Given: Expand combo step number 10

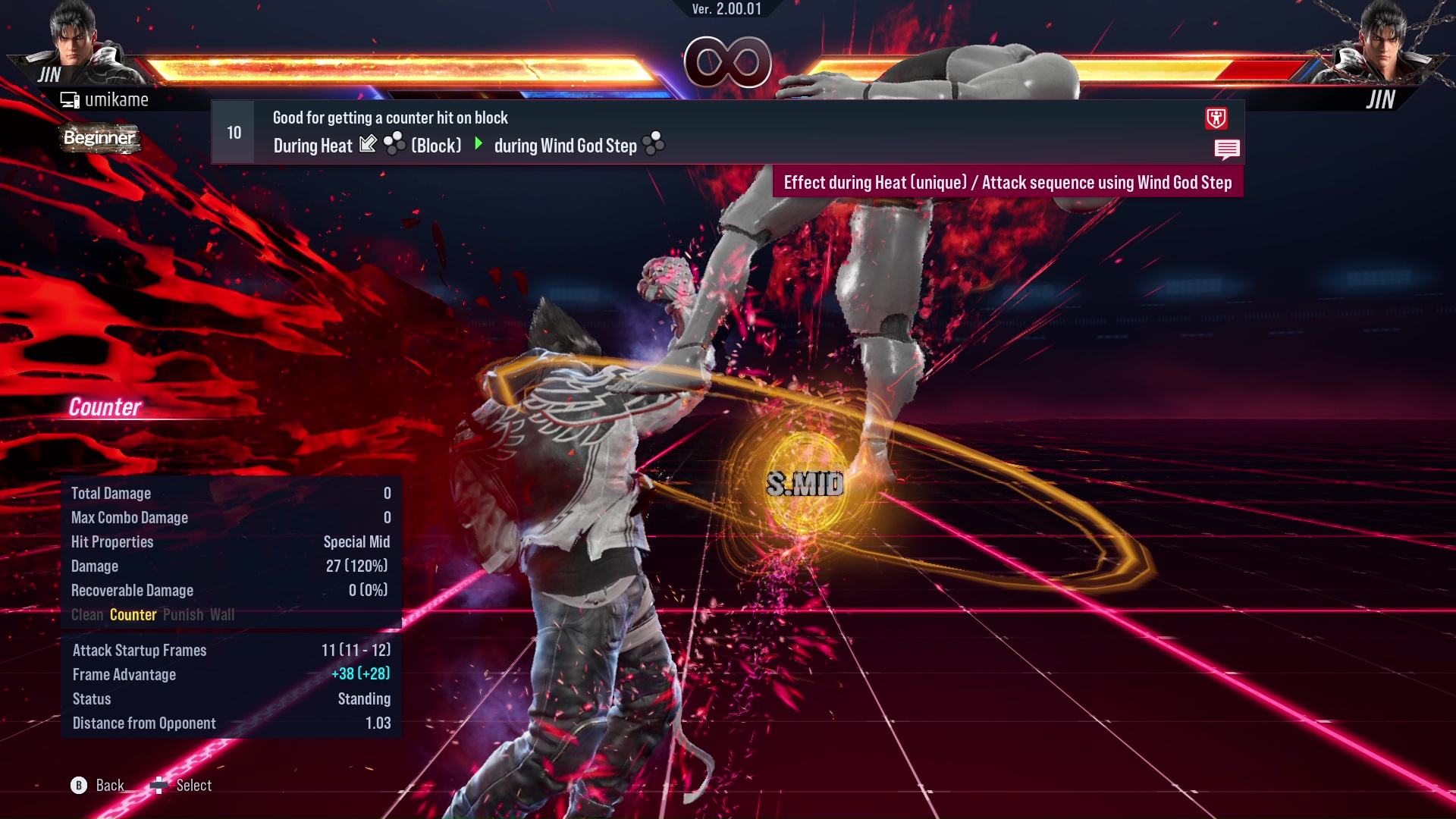Looking at the screenshot, I should coord(232,132).
